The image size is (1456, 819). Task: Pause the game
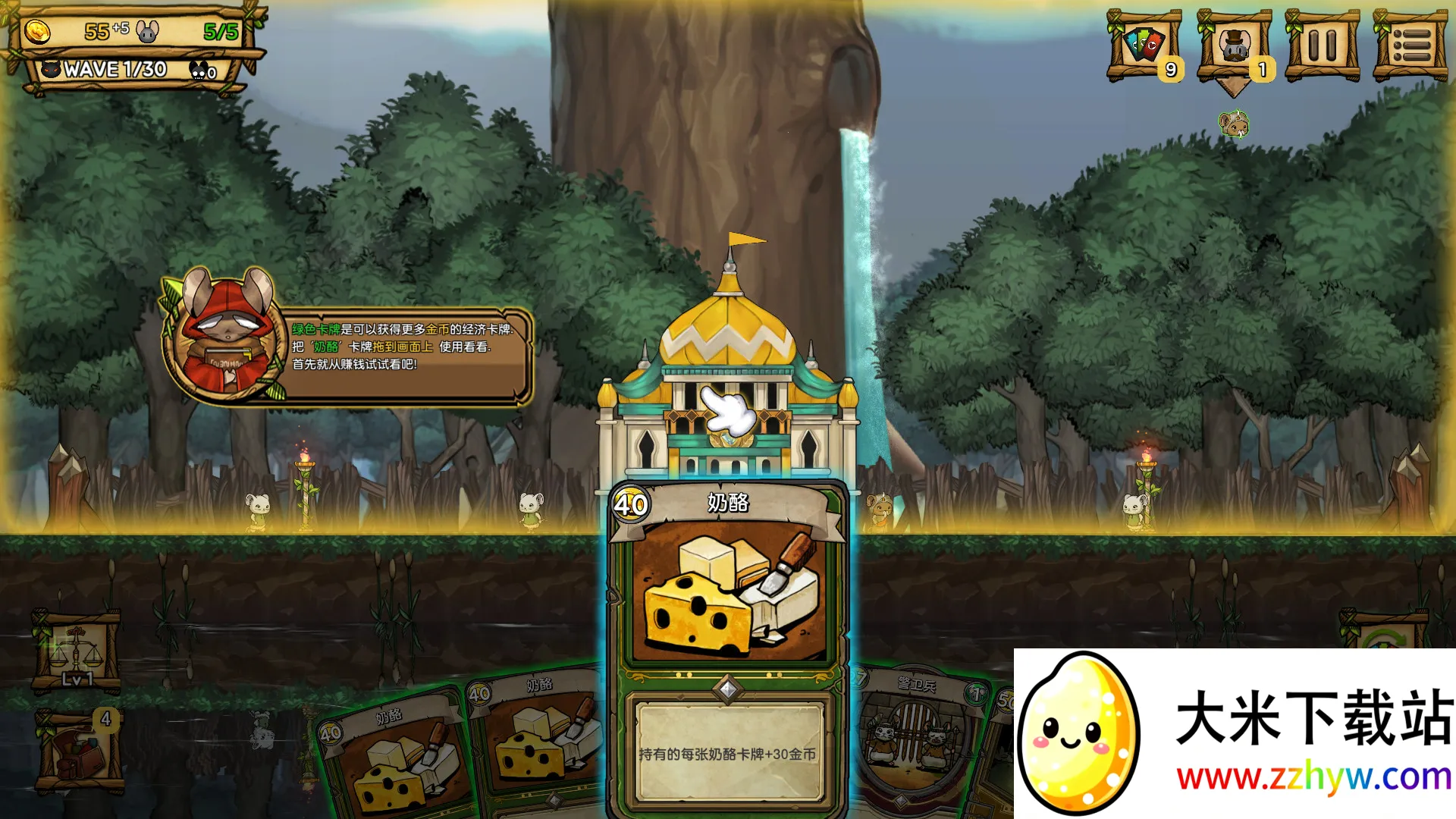click(x=1322, y=45)
